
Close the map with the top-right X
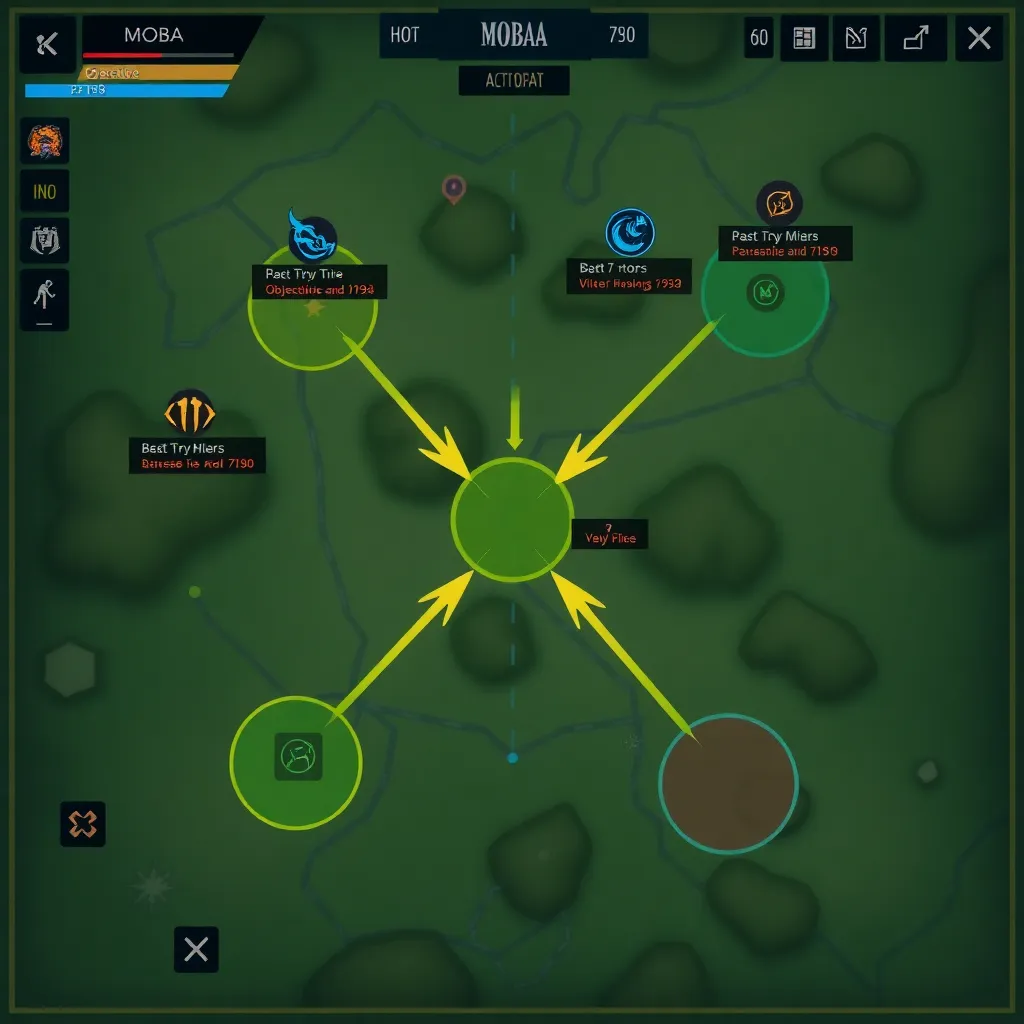pyautogui.click(x=979, y=39)
